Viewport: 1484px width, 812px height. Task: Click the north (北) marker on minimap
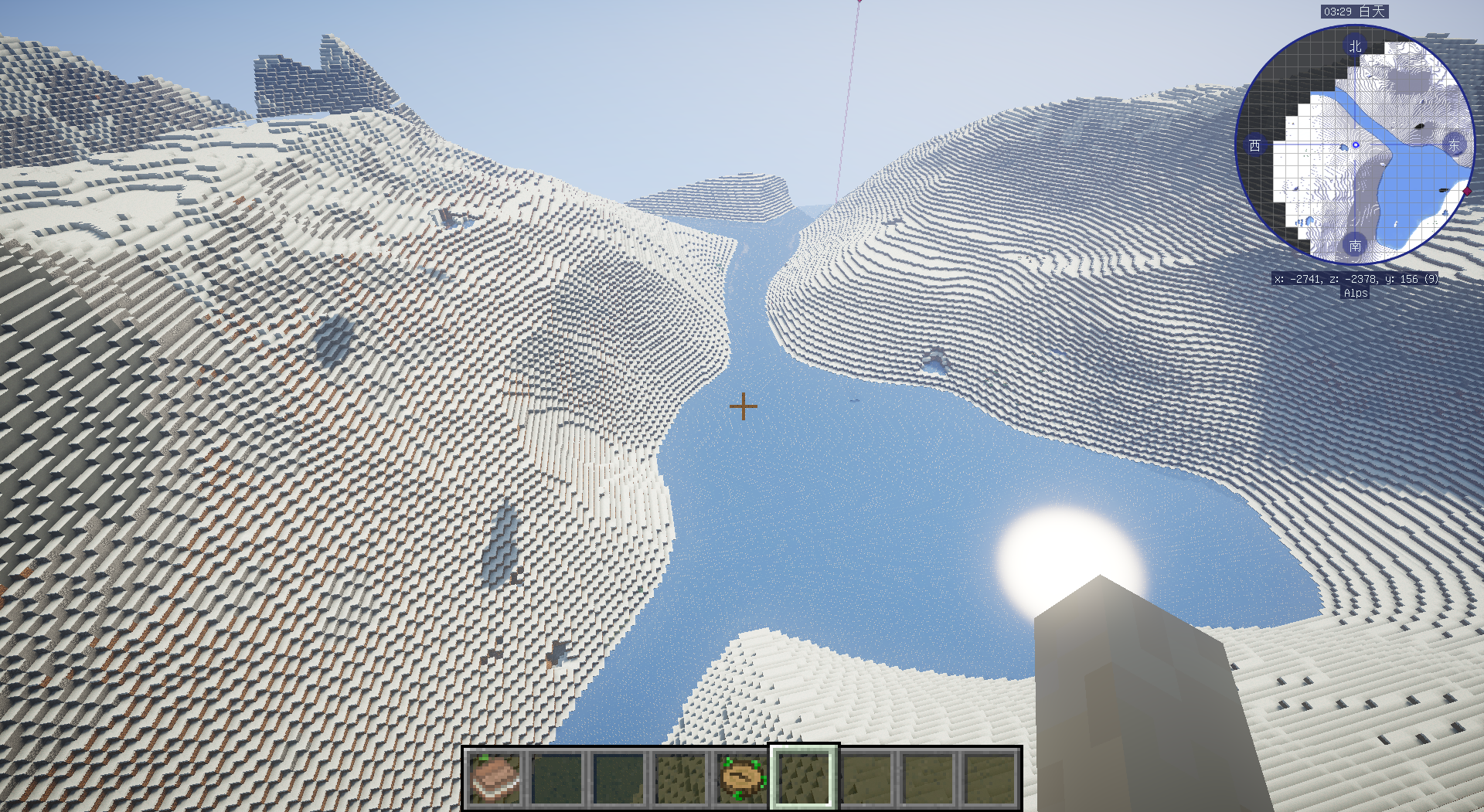(x=1355, y=46)
